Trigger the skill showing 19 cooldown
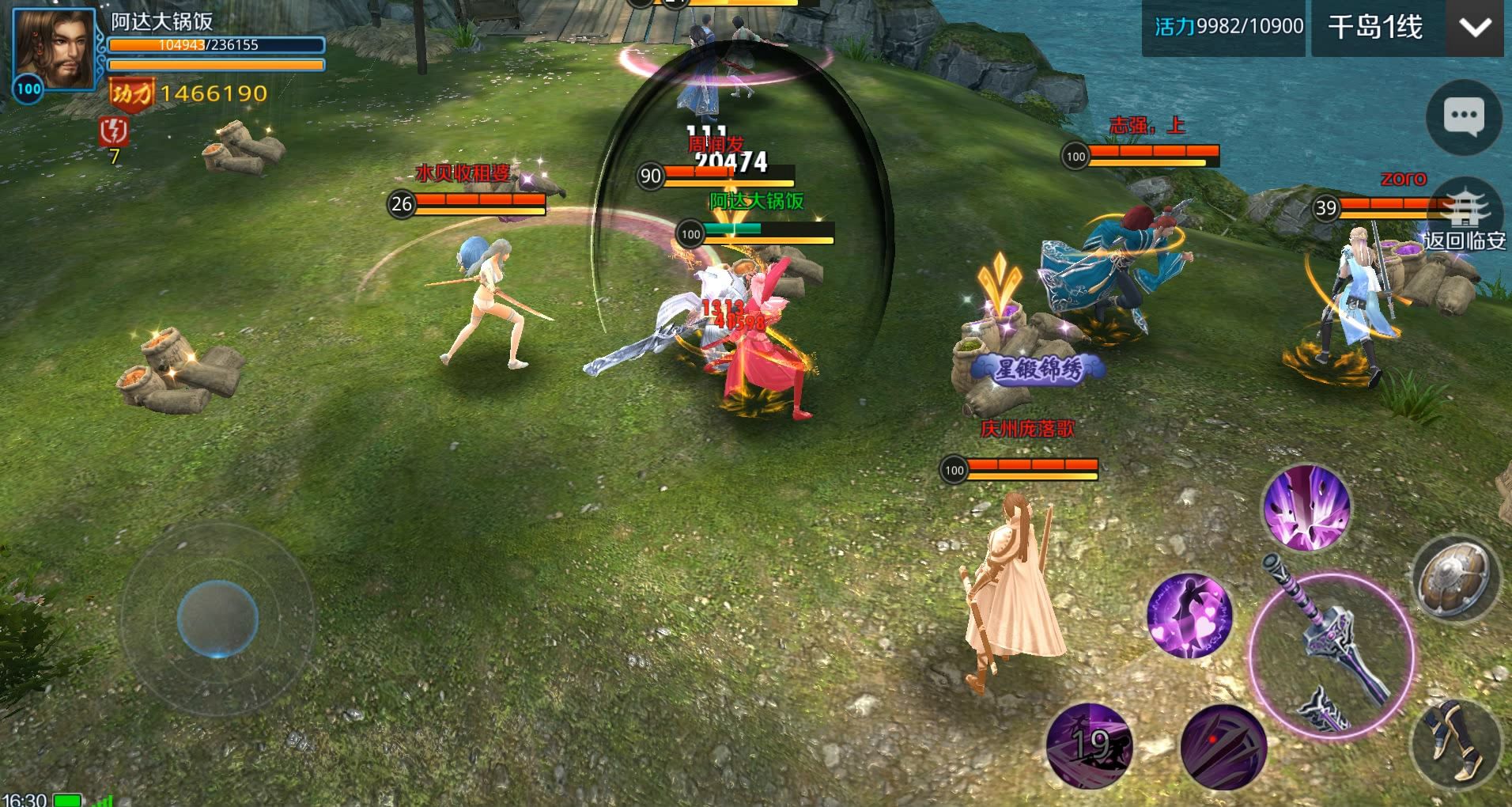The image size is (1512, 807). pyautogui.click(x=1090, y=745)
